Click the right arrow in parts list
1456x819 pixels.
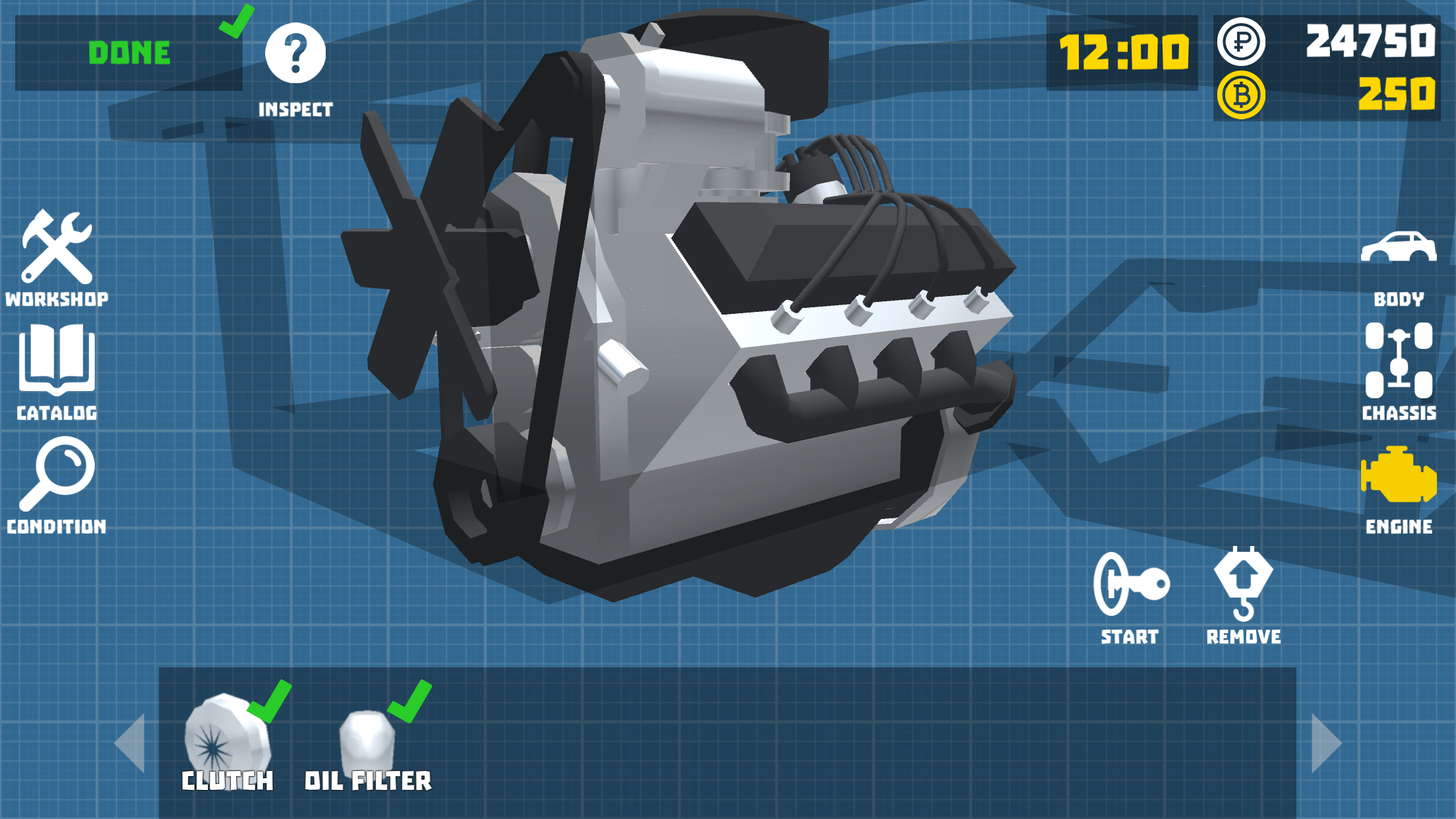click(1321, 744)
